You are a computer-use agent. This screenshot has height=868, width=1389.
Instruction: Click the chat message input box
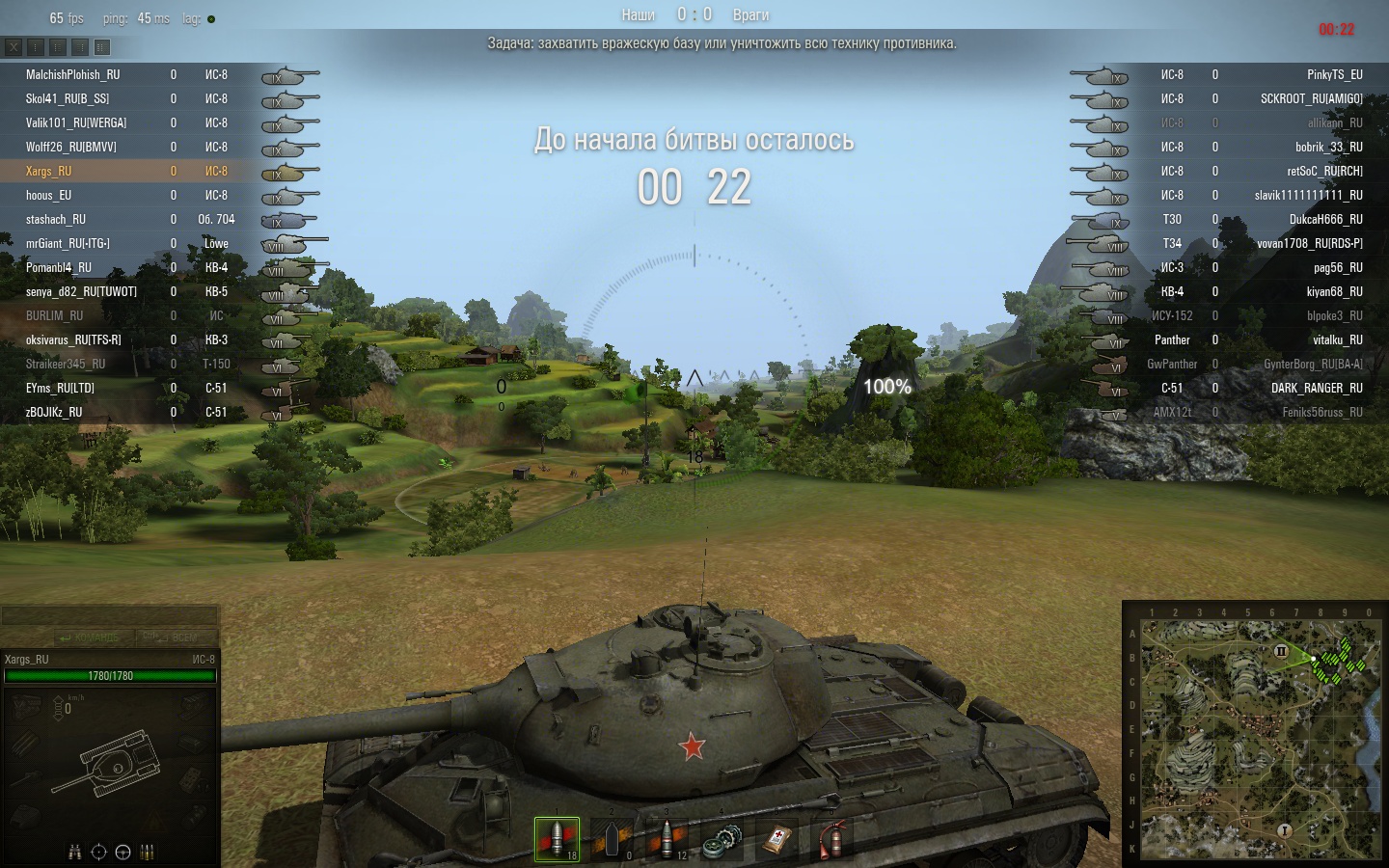point(109,615)
